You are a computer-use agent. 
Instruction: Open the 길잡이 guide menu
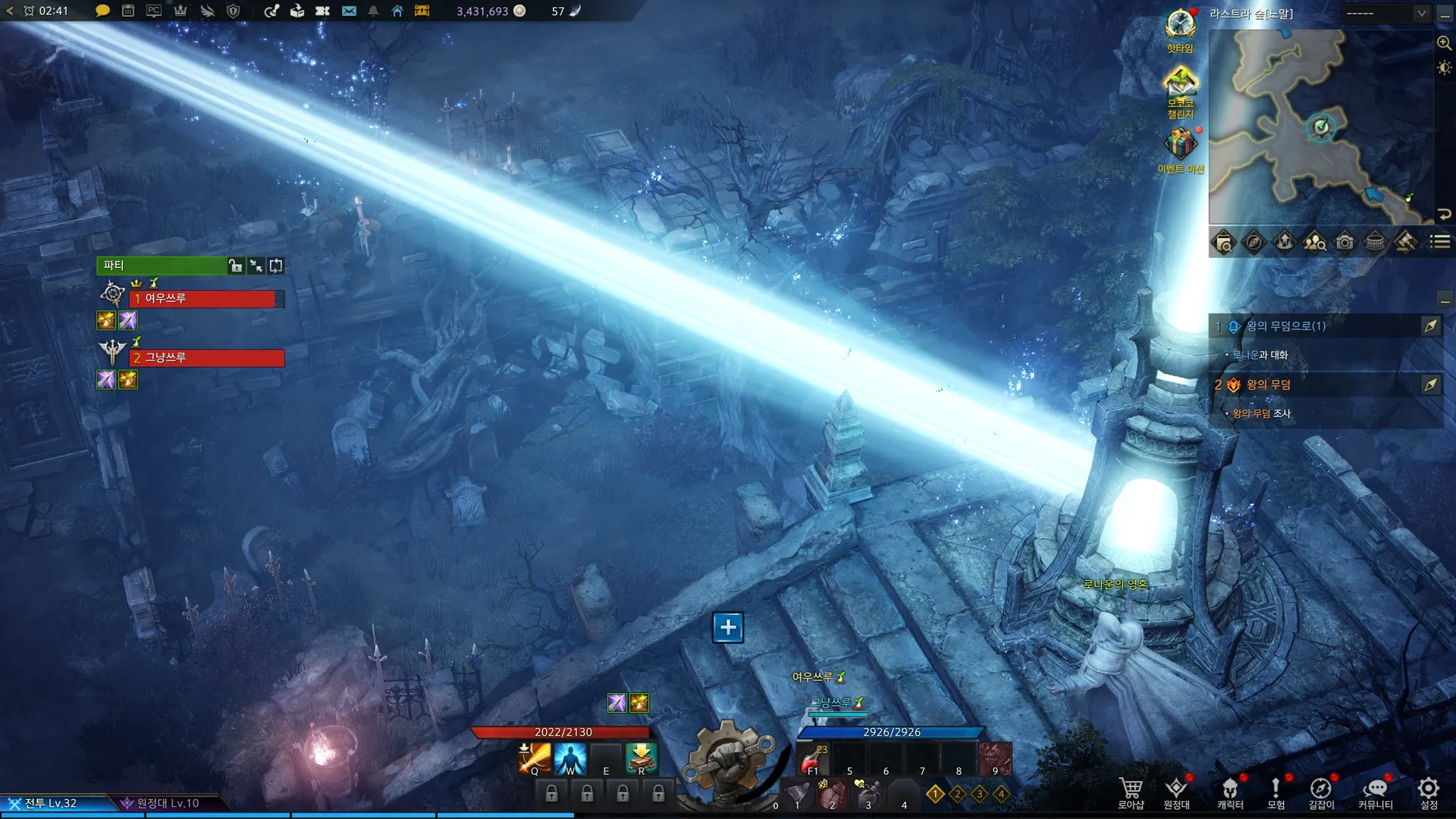coord(1321,792)
